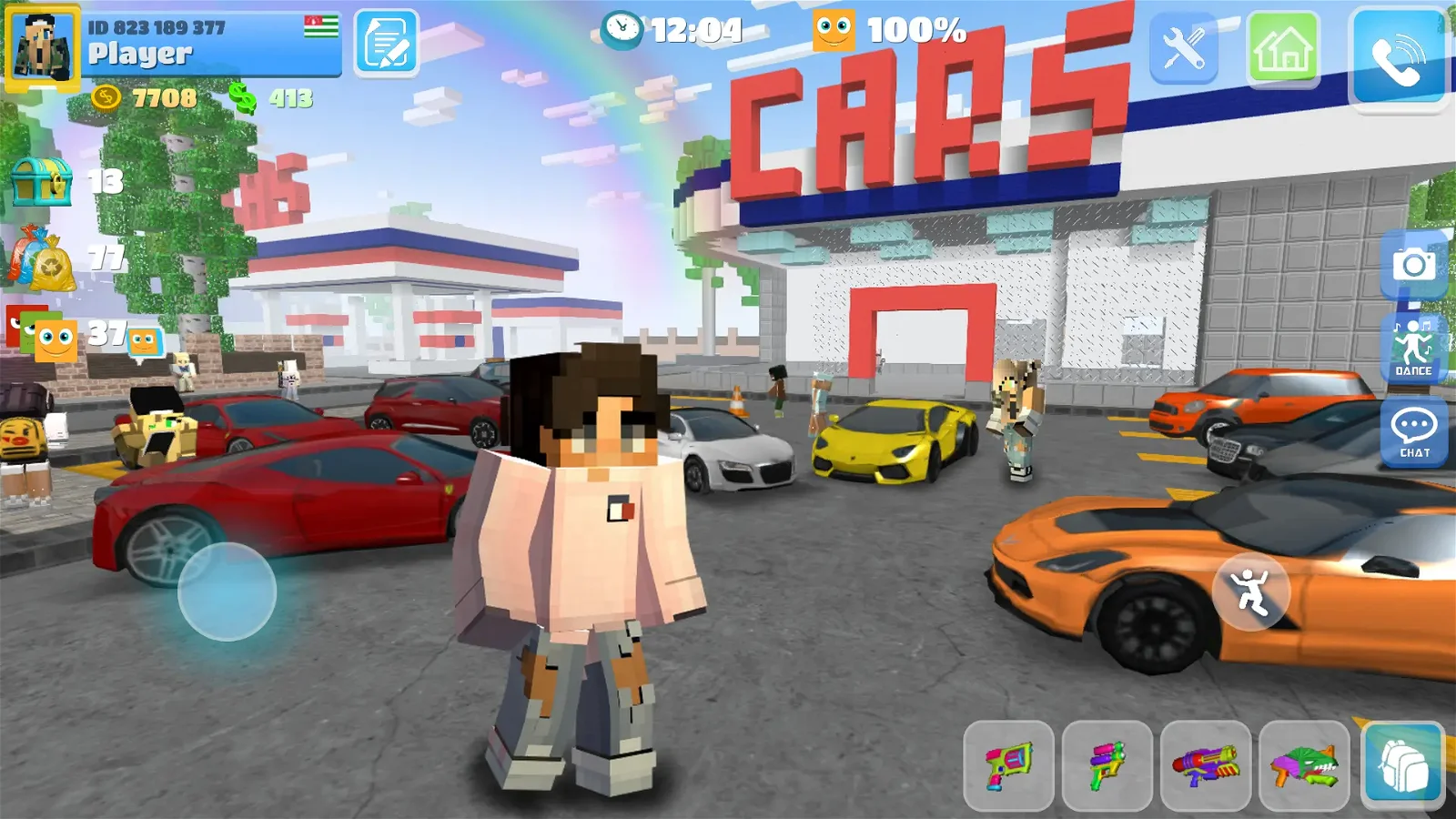Image resolution: width=1456 pixels, height=819 pixels.
Task: Open the Dance emote menu
Action: [x=1411, y=349]
